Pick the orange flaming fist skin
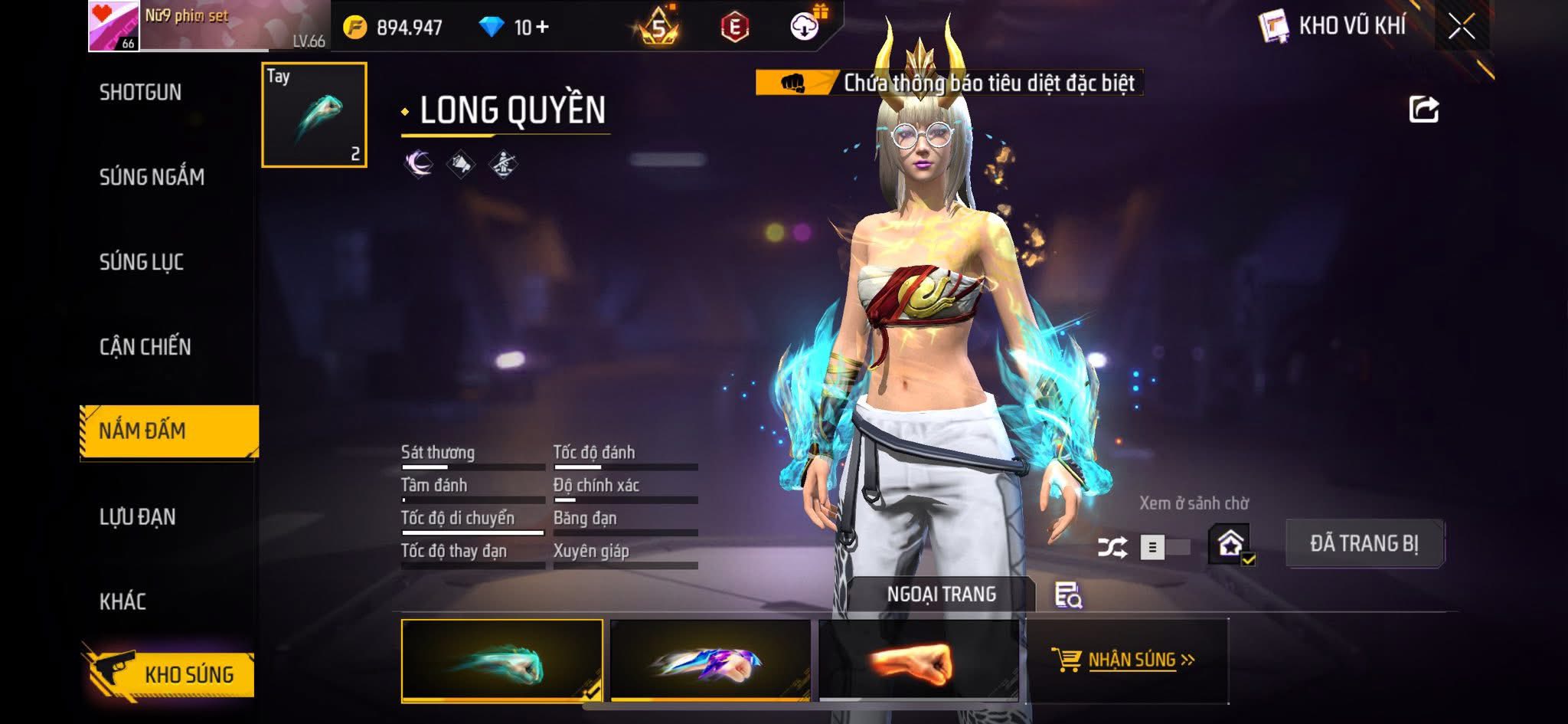The width and height of the screenshot is (1568, 724). tap(918, 660)
